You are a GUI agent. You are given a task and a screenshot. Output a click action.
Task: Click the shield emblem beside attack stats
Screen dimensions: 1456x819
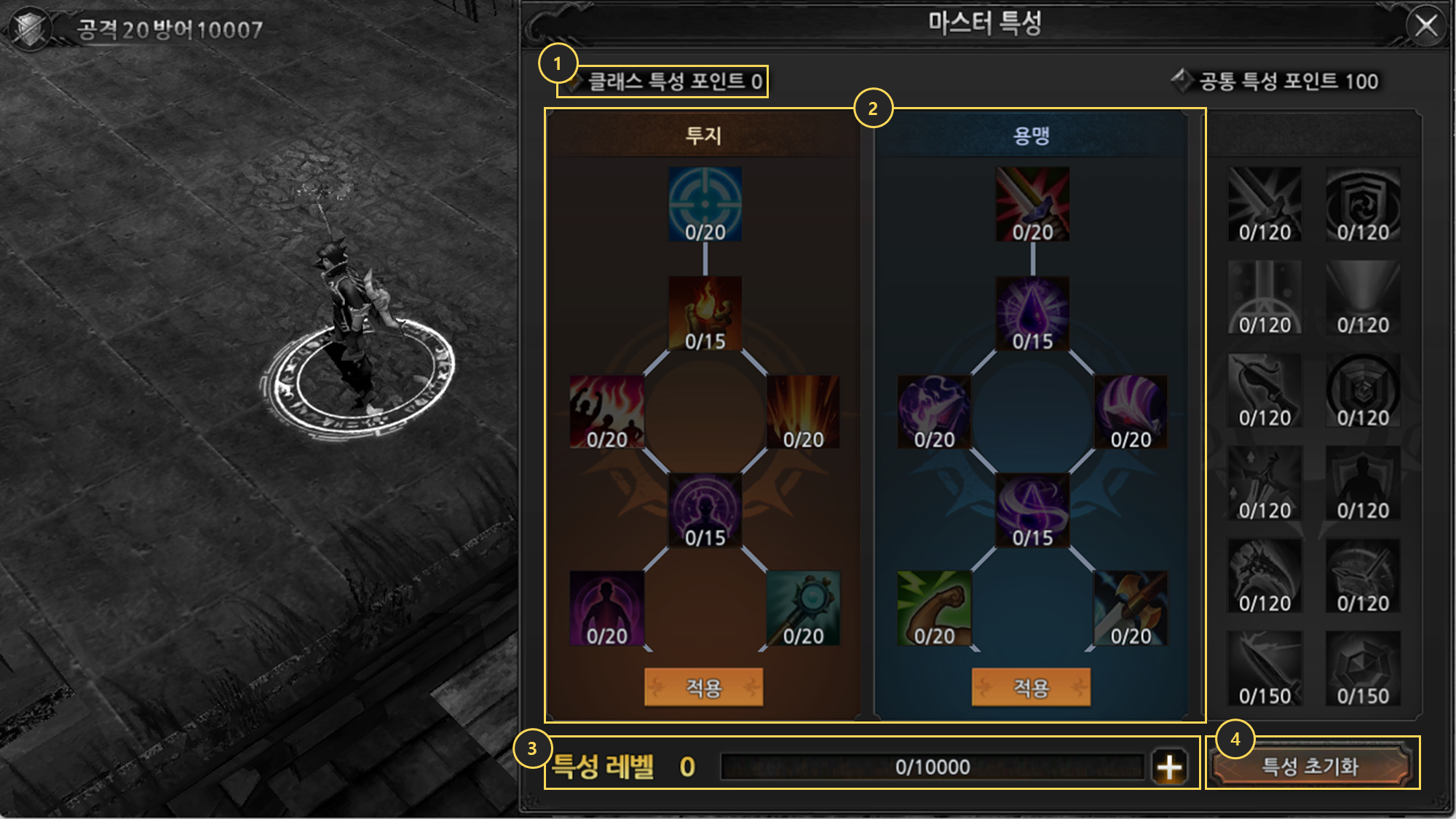(x=29, y=29)
